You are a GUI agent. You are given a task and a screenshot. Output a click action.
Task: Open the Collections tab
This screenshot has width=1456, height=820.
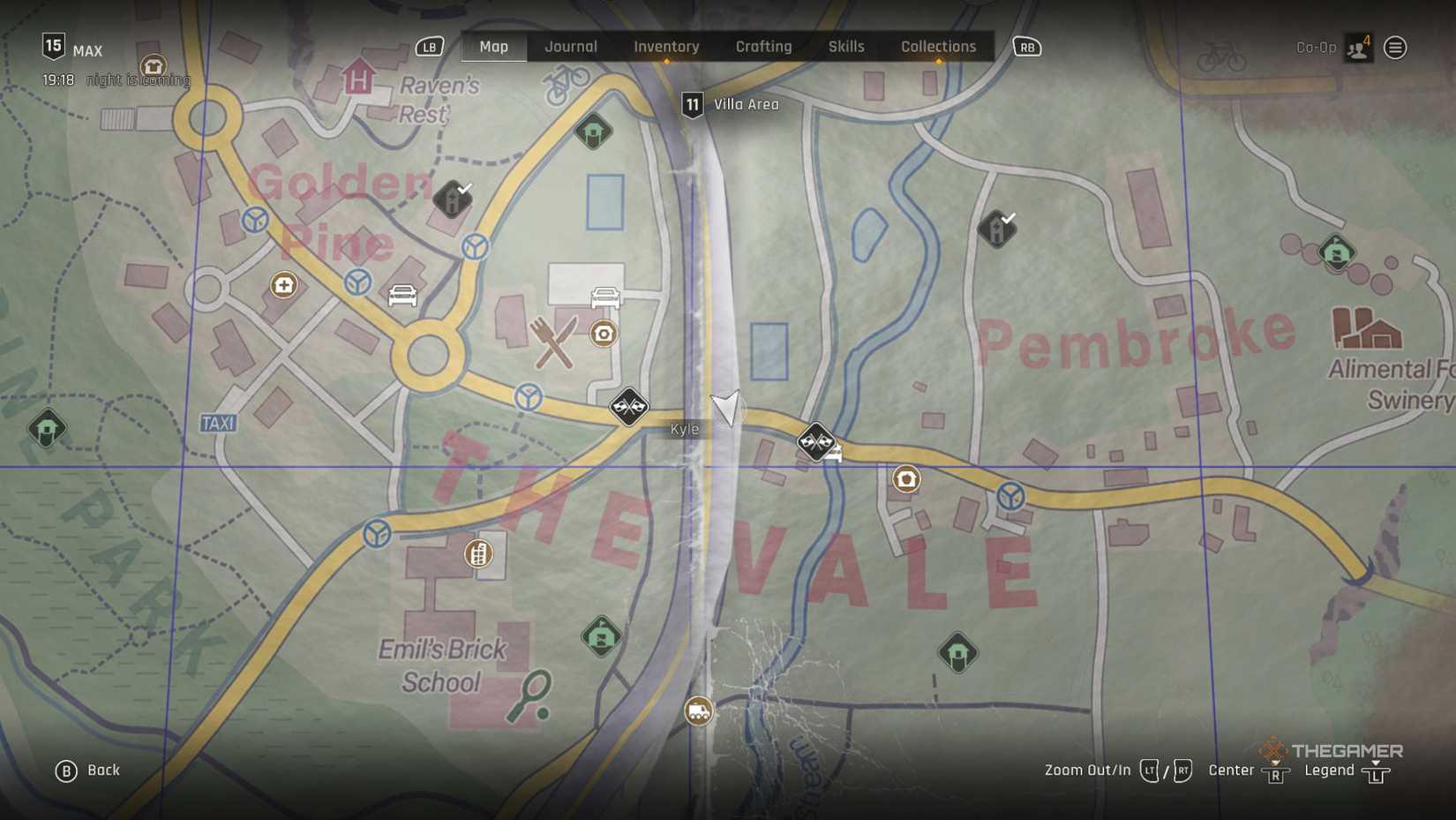coord(938,47)
